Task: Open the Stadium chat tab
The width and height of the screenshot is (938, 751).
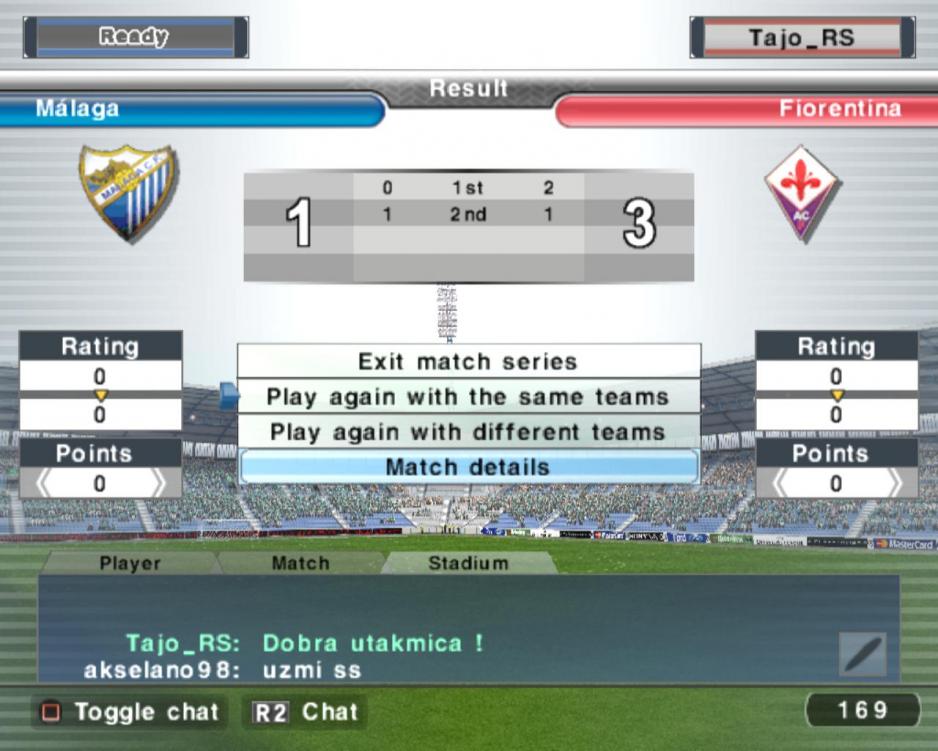Action: [468, 563]
